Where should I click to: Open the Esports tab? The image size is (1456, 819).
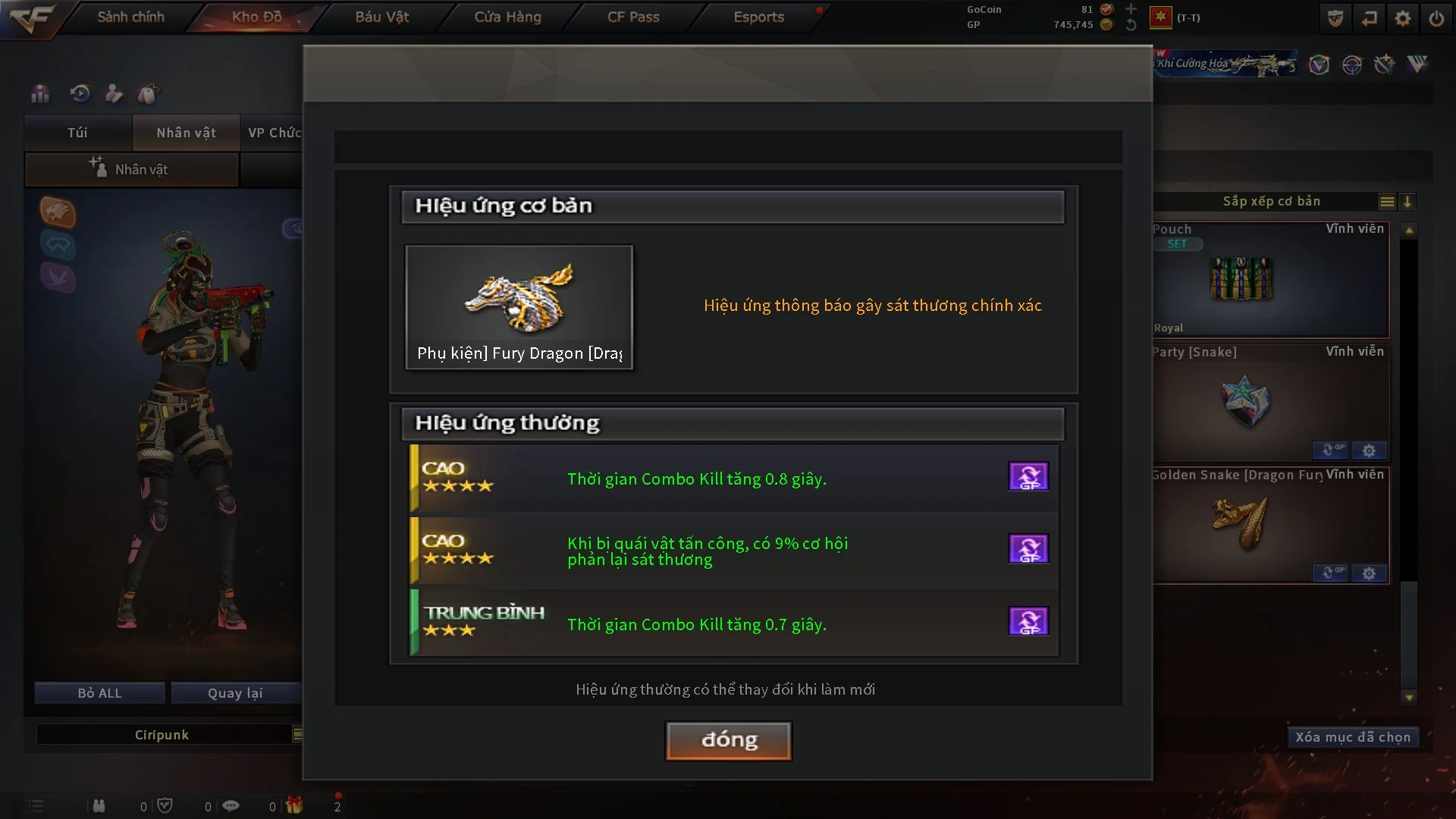pos(758,17)
